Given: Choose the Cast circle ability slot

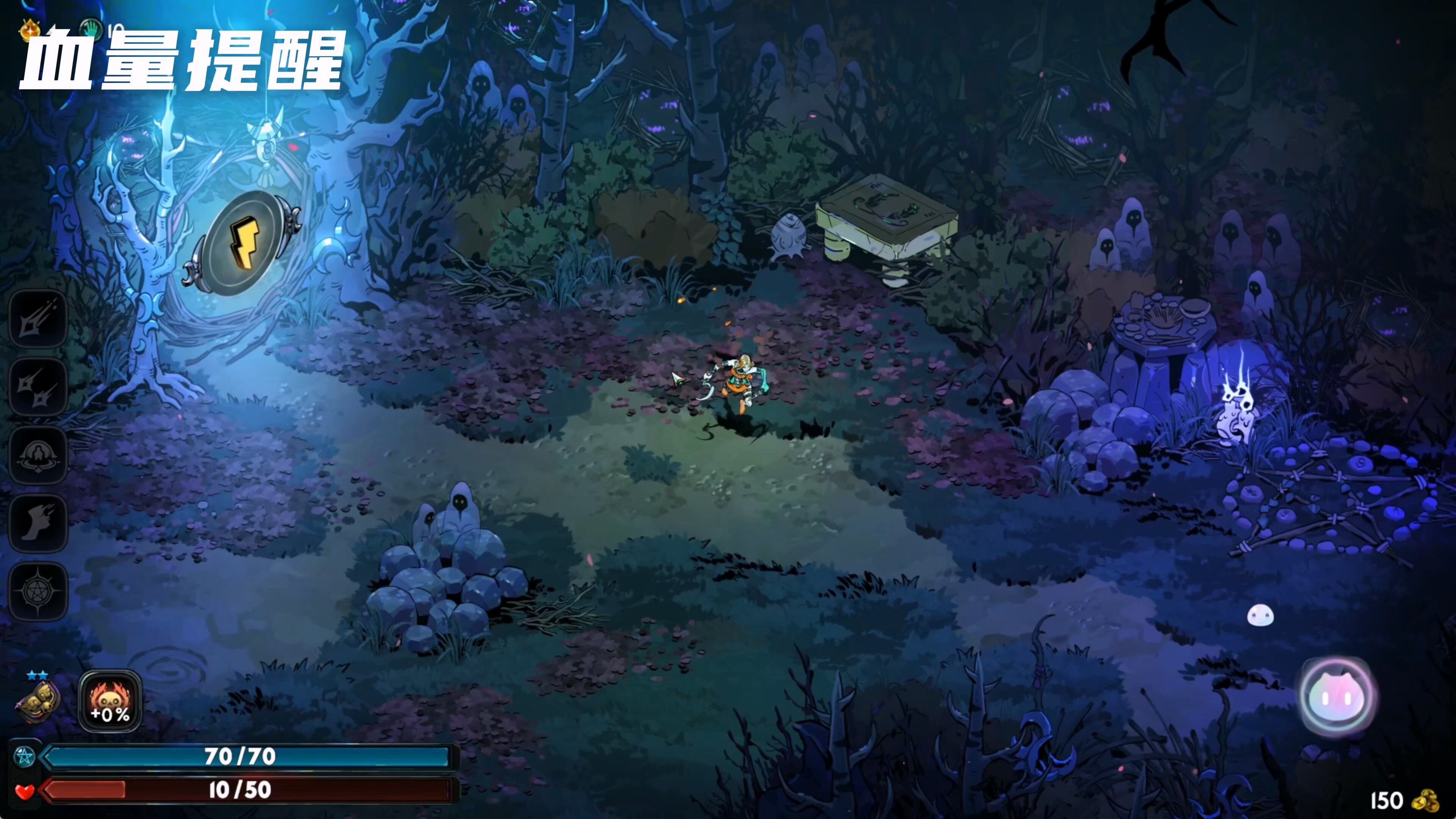Looking at the screenshot, I should coord(38,455).
